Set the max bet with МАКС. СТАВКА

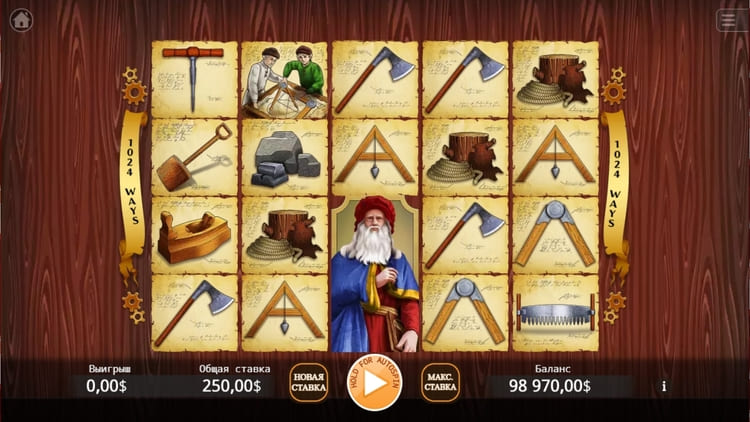click(x=440, y=382)
